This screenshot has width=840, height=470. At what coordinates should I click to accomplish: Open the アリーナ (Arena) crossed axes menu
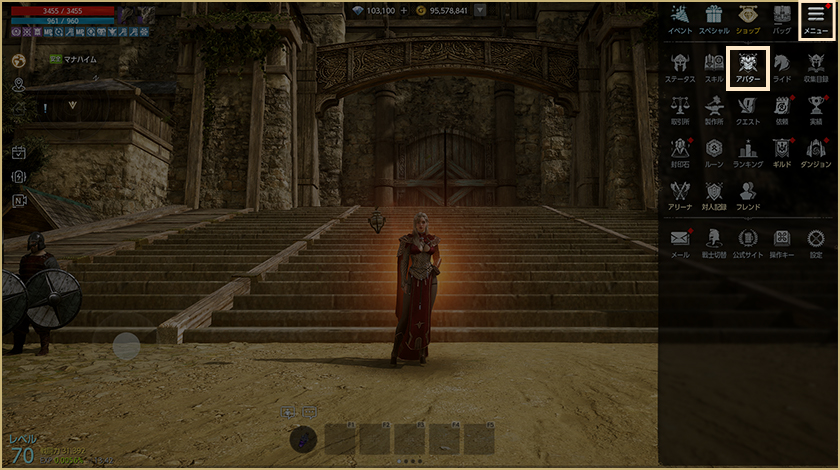(x=680, y=194)
